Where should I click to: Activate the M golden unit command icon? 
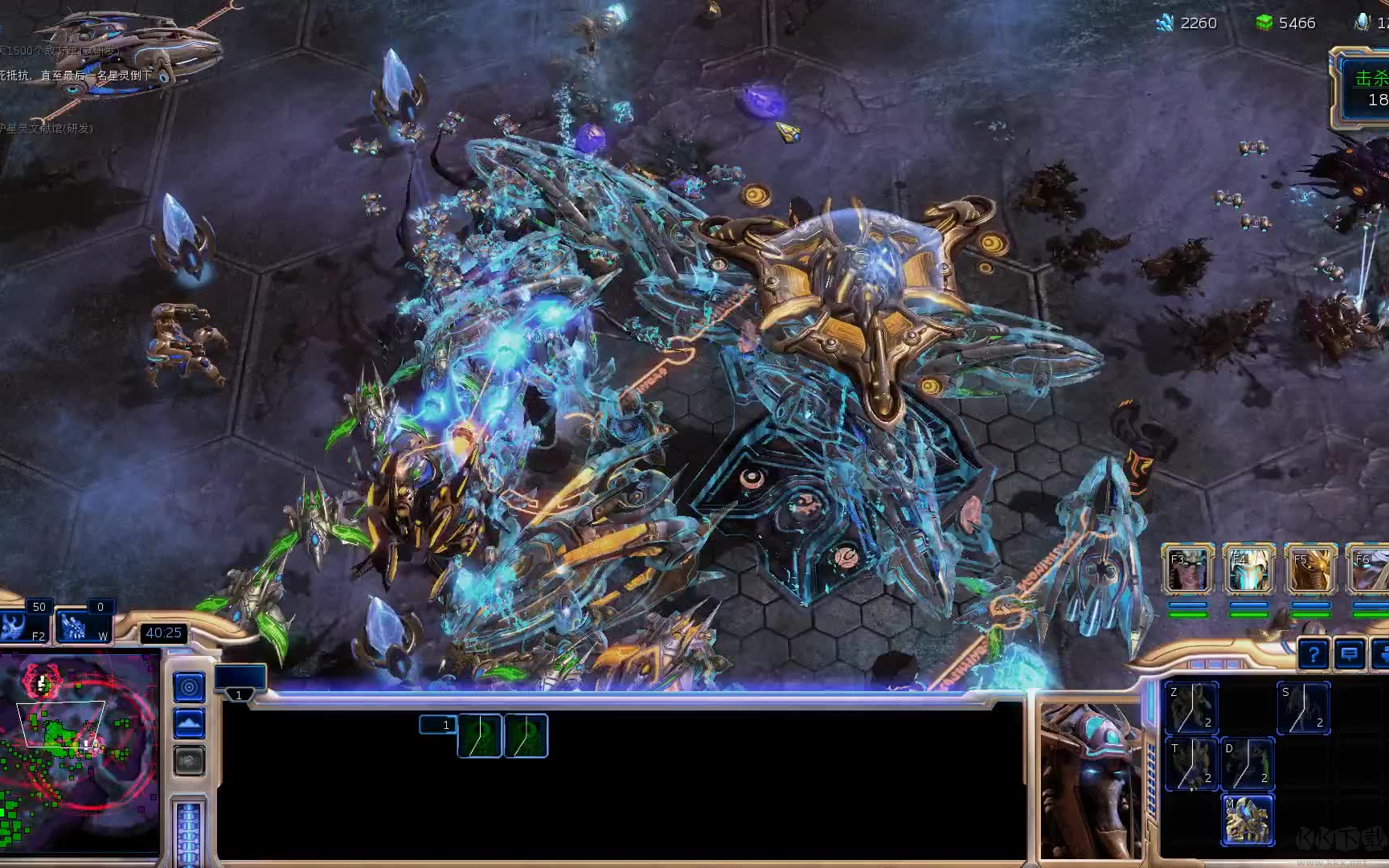[1248, 819]
